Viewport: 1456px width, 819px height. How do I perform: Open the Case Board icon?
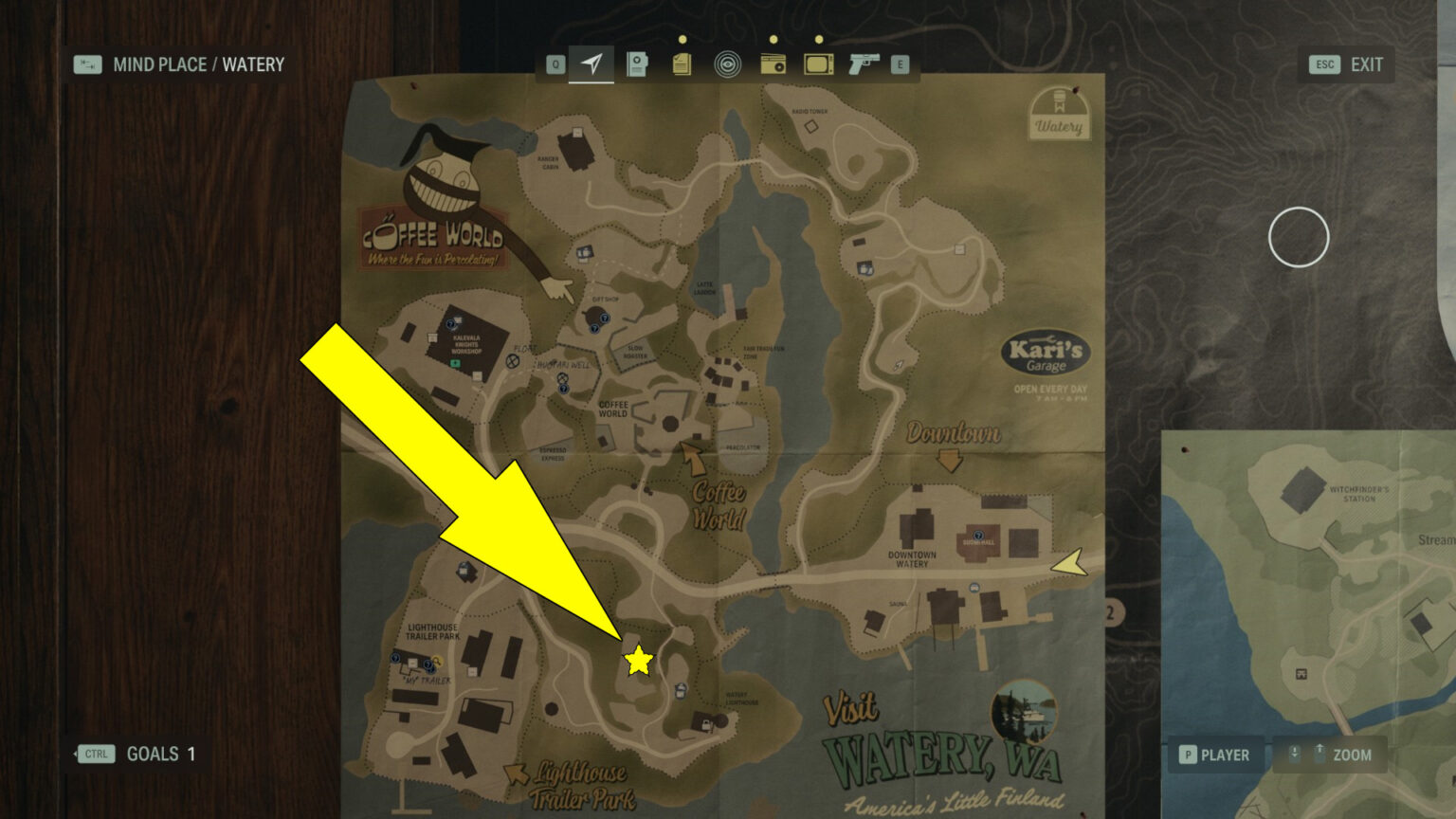tap(637, 64)
